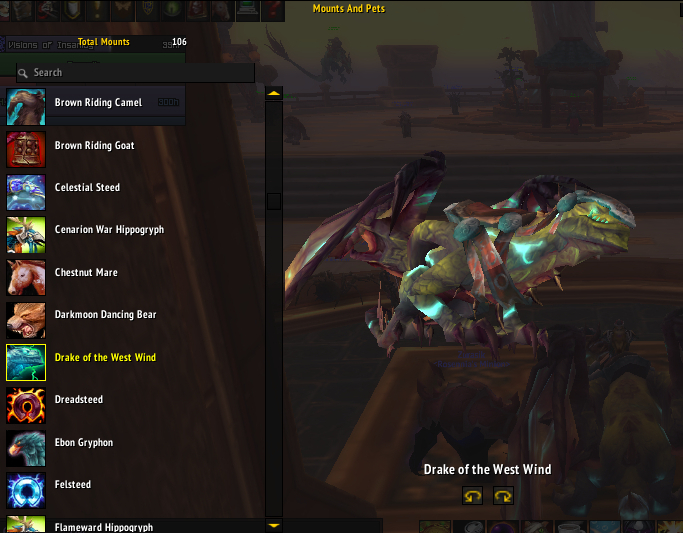Choose the Dreadsteed mount
The image size is (683, 533).
pyautogui.click(x=79, y=400)
